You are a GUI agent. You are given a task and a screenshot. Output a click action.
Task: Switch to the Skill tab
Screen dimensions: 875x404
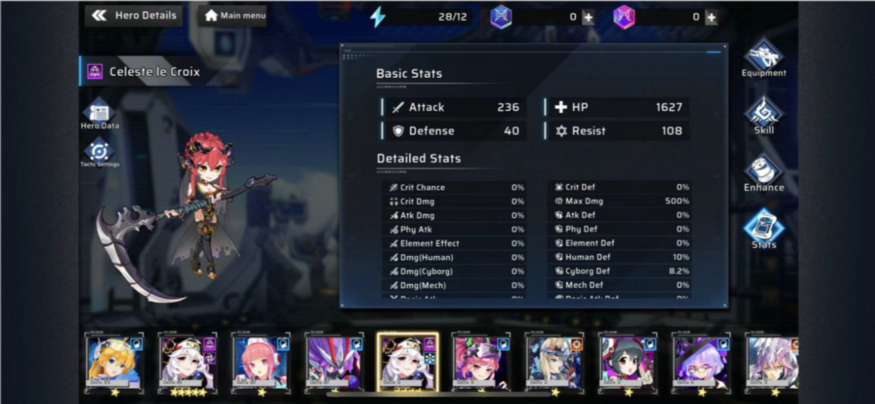point(763,114)
